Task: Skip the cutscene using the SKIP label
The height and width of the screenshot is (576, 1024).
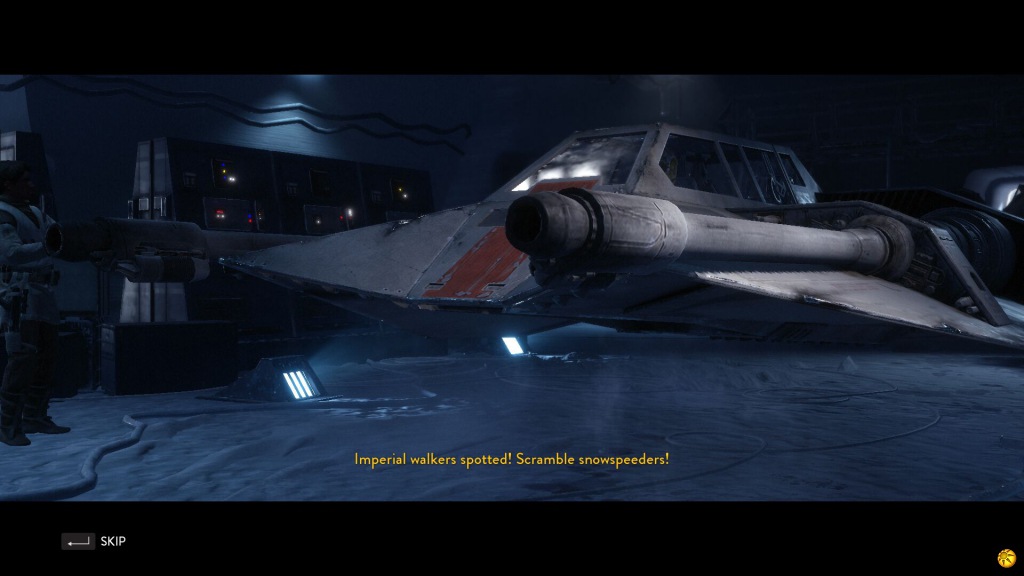Action: (x=112, y=541)
